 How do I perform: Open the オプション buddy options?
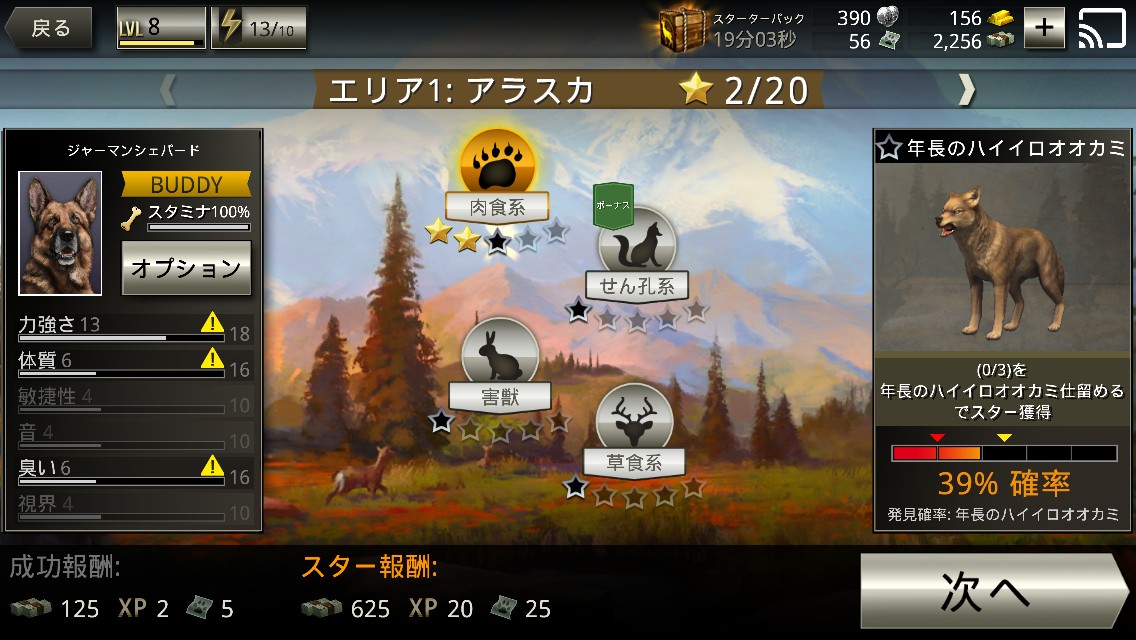[186, 268]
